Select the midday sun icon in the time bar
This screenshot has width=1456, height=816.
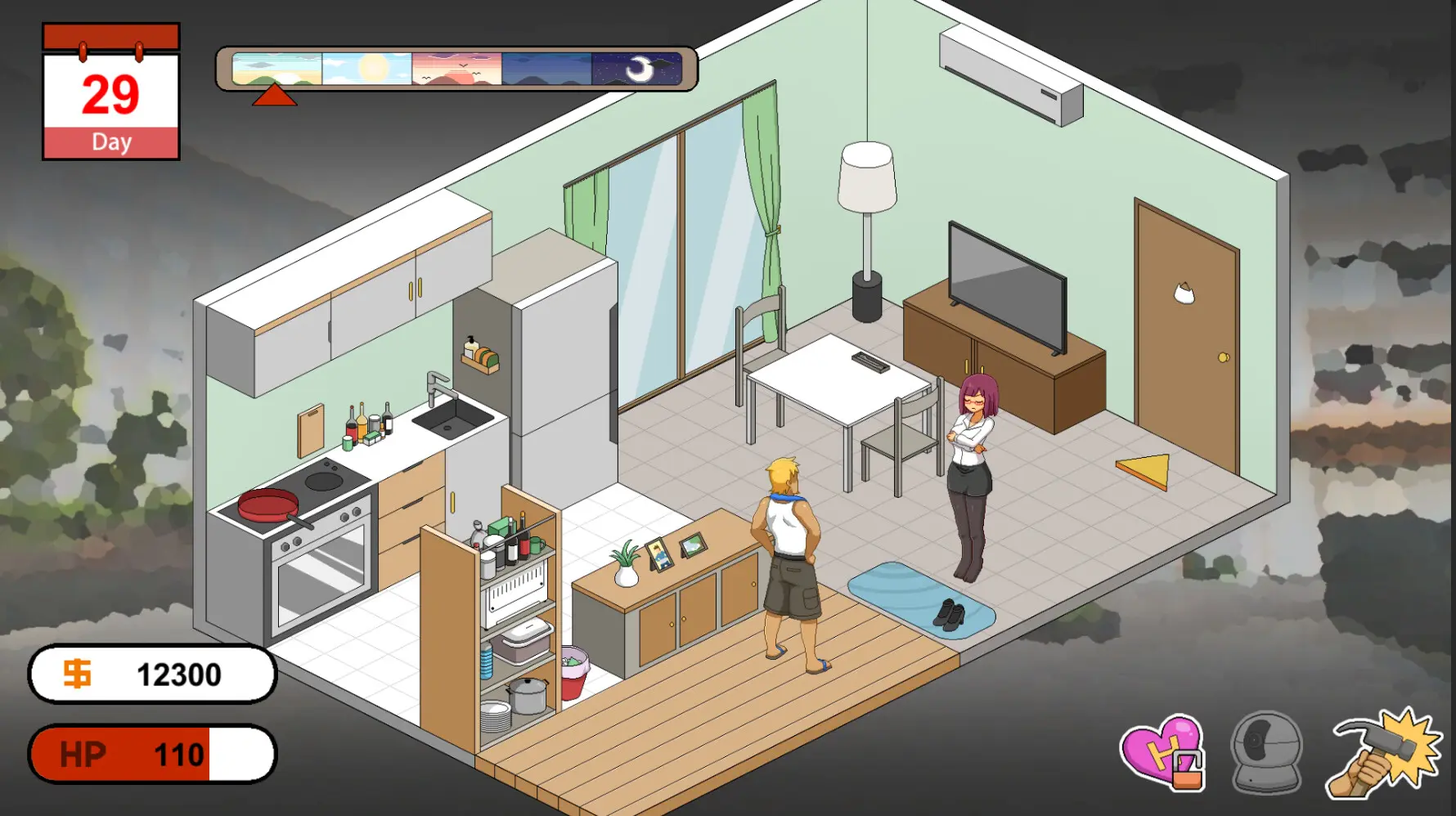click(366, 69)
